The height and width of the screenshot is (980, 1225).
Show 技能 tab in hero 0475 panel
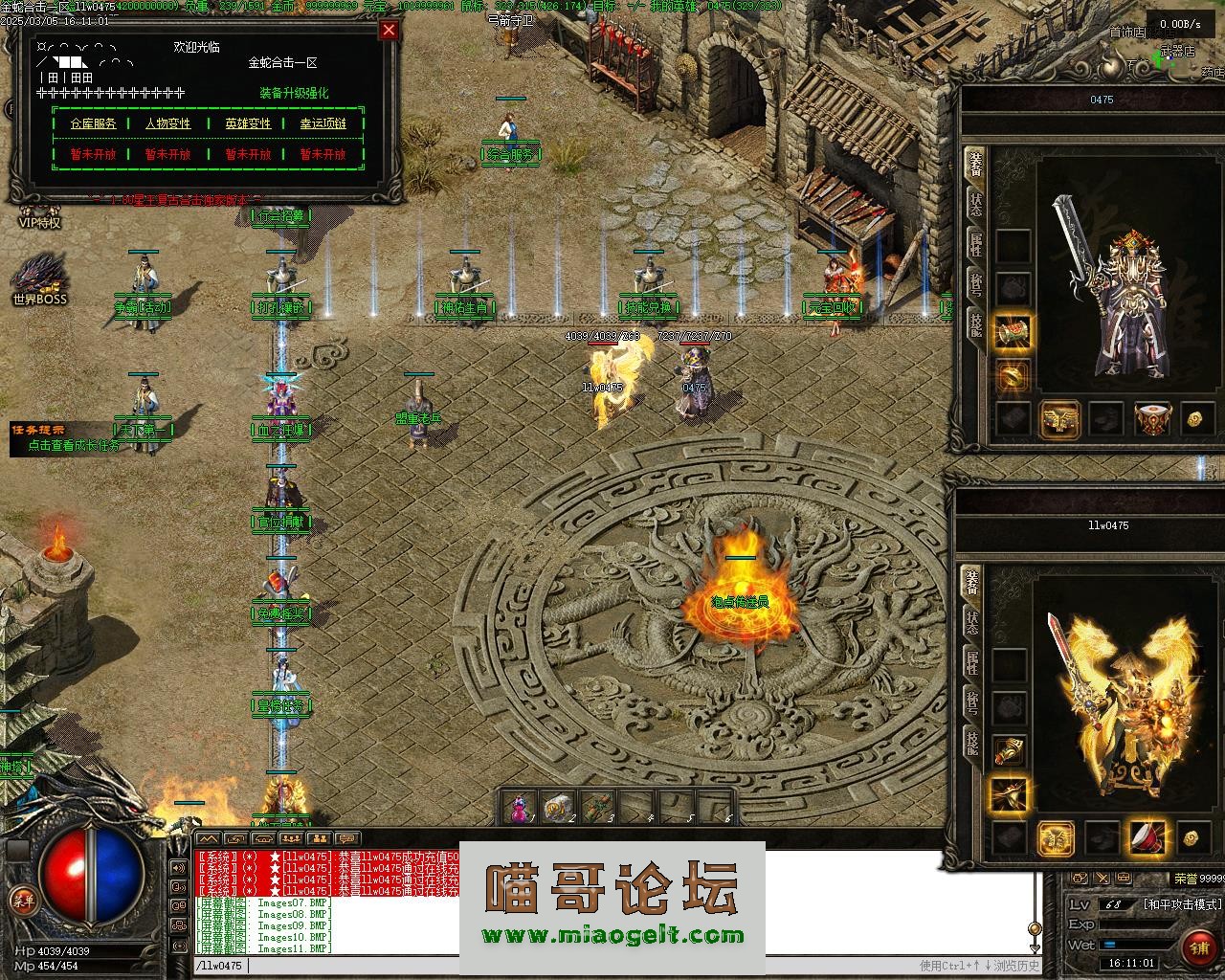(975, 323)
